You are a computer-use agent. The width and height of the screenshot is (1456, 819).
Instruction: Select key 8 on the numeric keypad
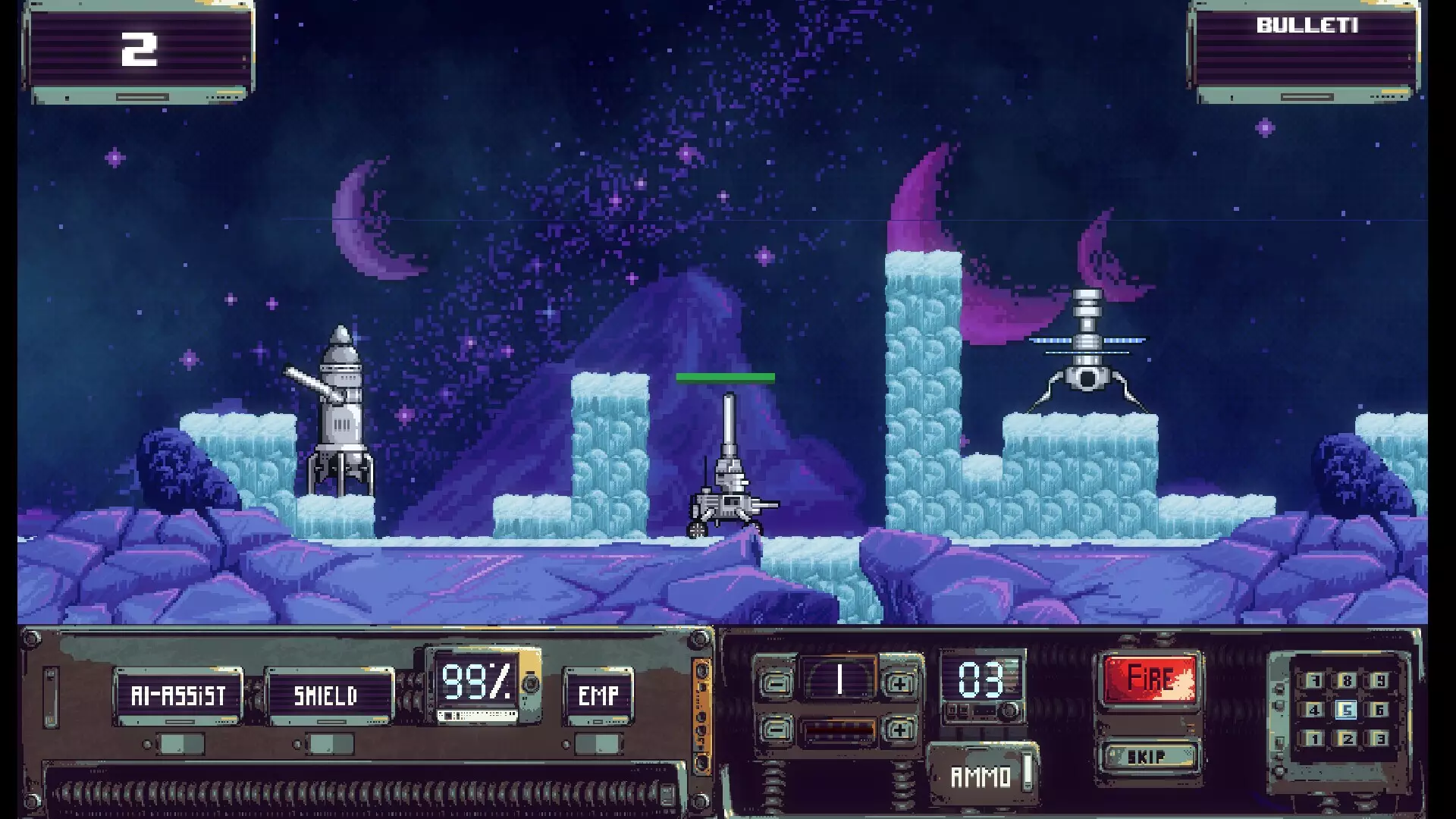[x=1347, y=681]
